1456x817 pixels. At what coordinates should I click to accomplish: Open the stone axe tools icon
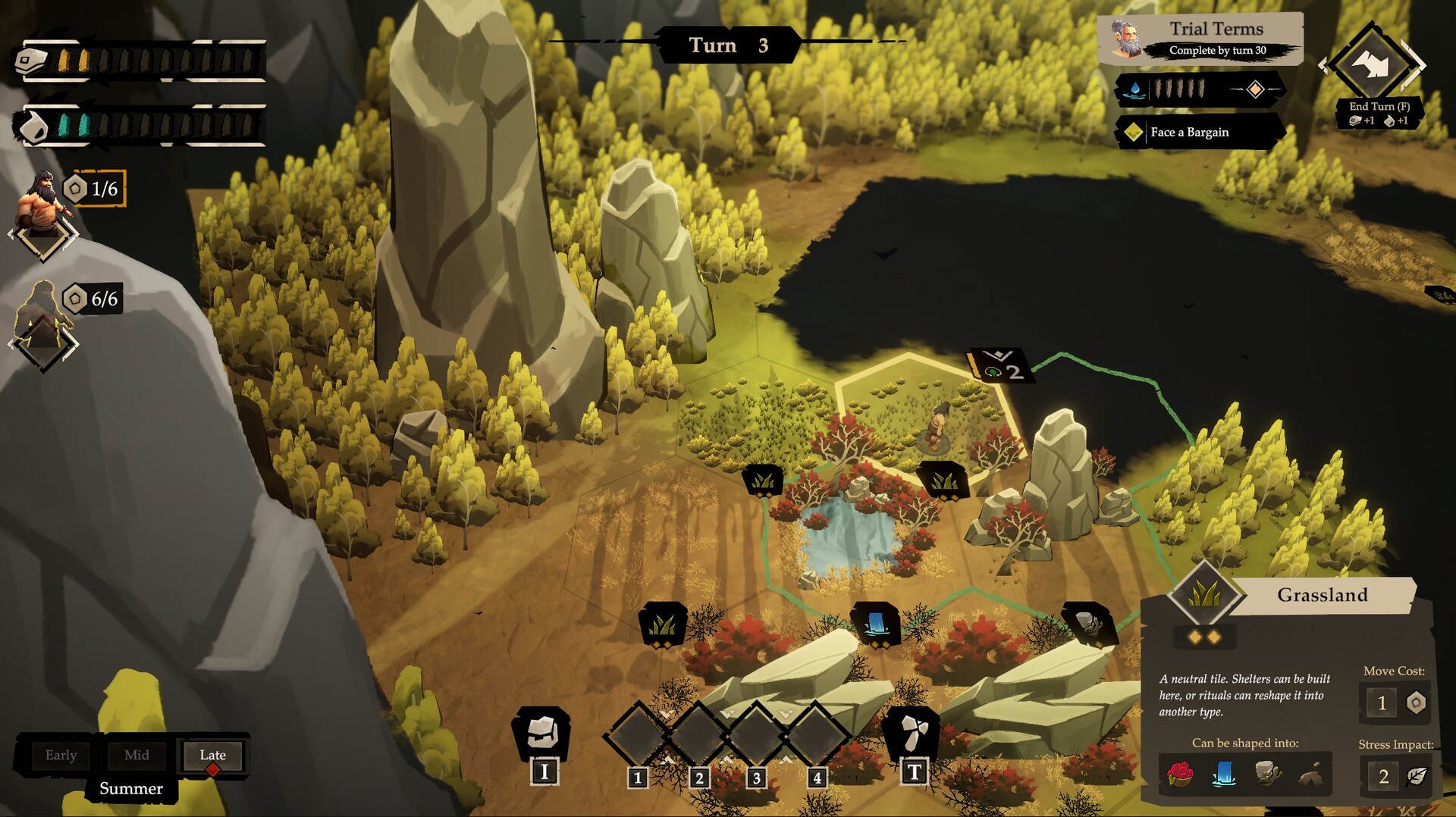pyautogui.click(x=914, y=733)
